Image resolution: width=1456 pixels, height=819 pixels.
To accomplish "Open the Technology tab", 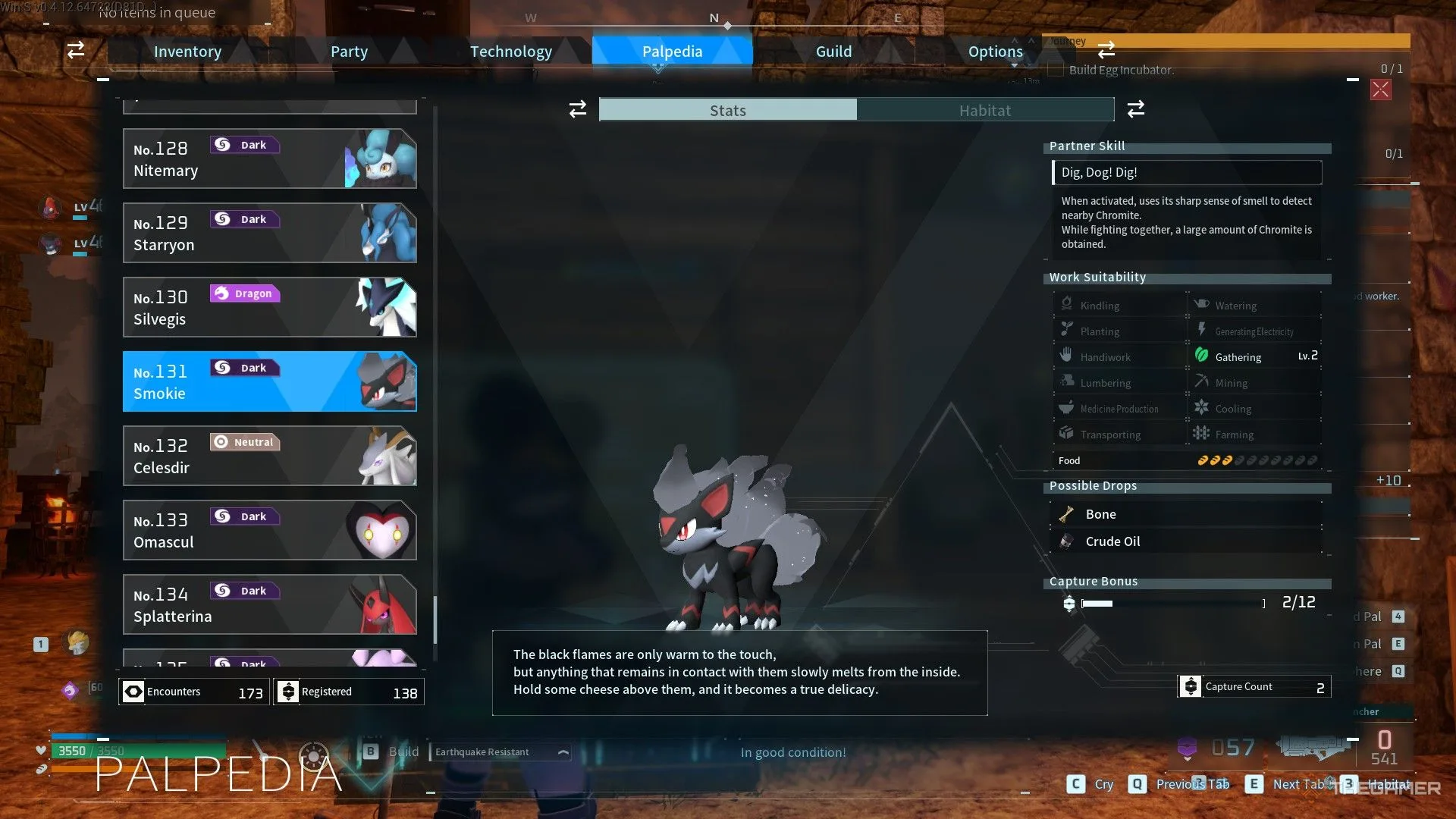I will point(510,52).
